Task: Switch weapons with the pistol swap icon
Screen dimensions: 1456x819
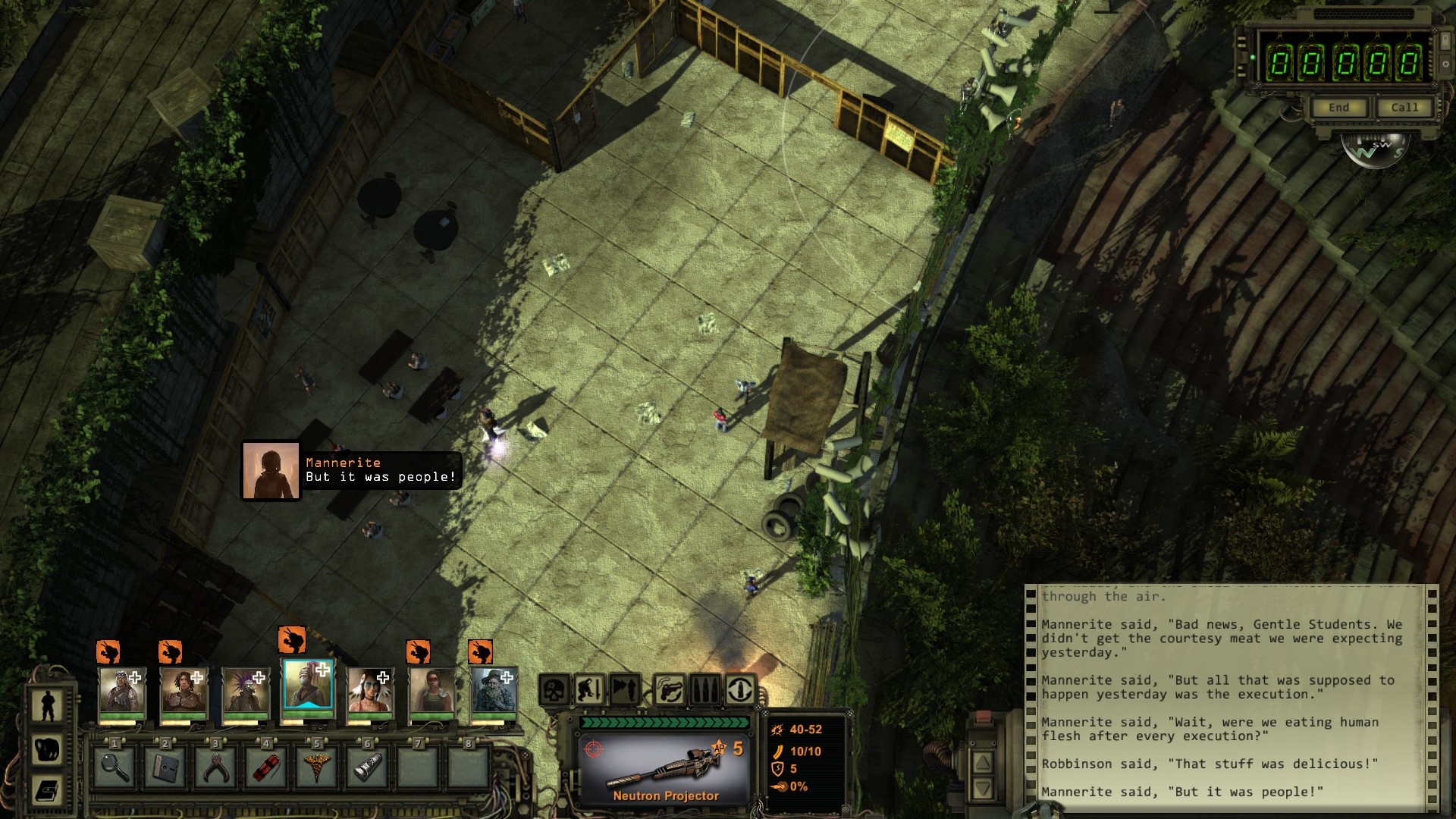Action: point(667,690)
